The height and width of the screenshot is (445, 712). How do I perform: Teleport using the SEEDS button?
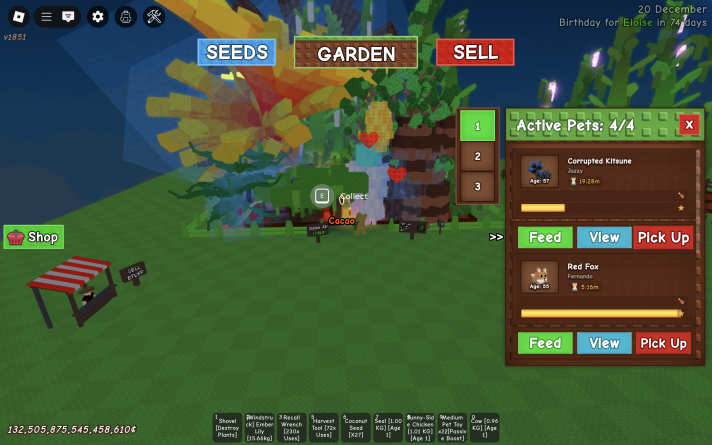tap(236, 52)
